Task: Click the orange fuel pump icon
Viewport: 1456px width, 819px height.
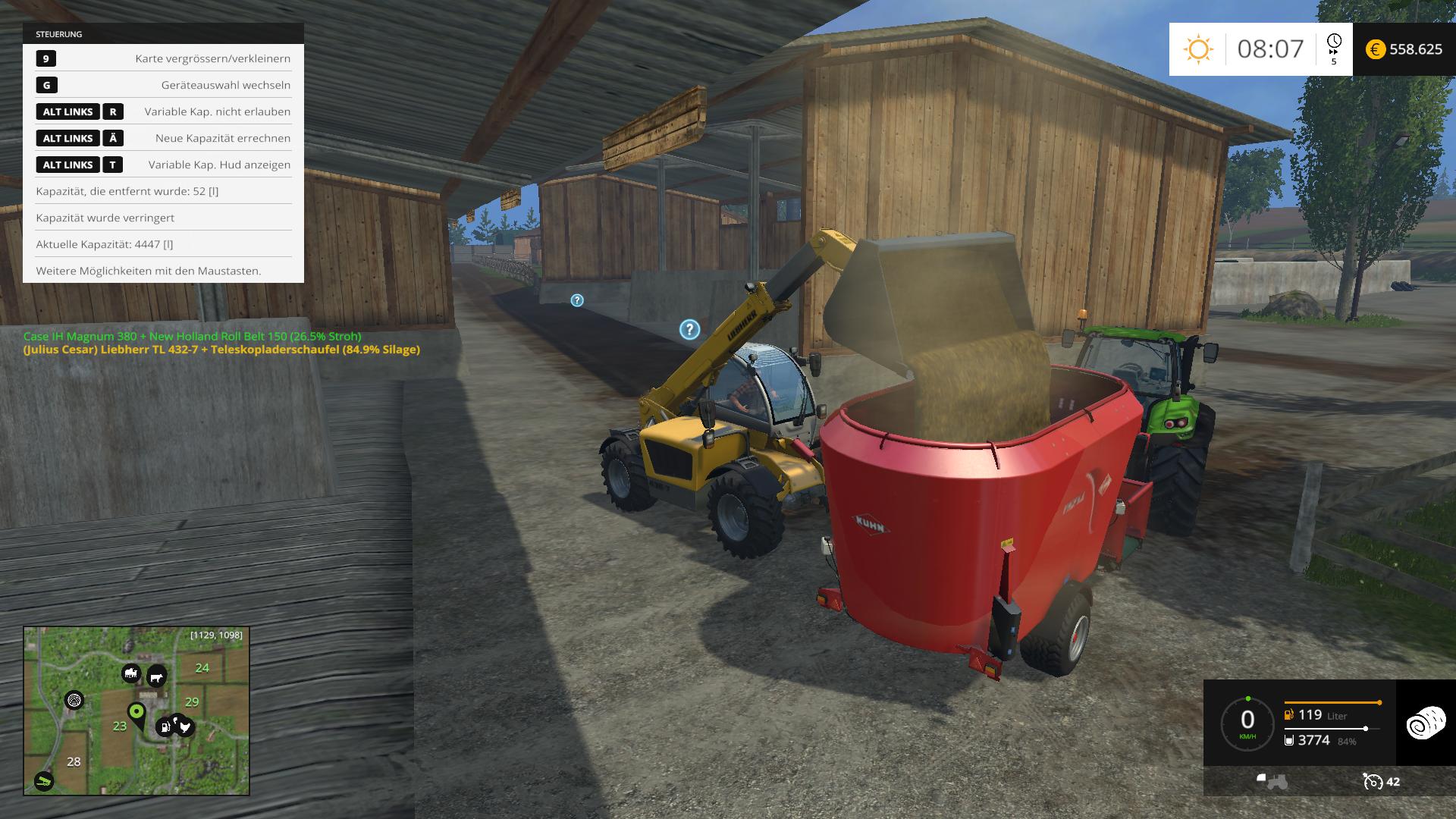Action: (x=1288, y=715)
